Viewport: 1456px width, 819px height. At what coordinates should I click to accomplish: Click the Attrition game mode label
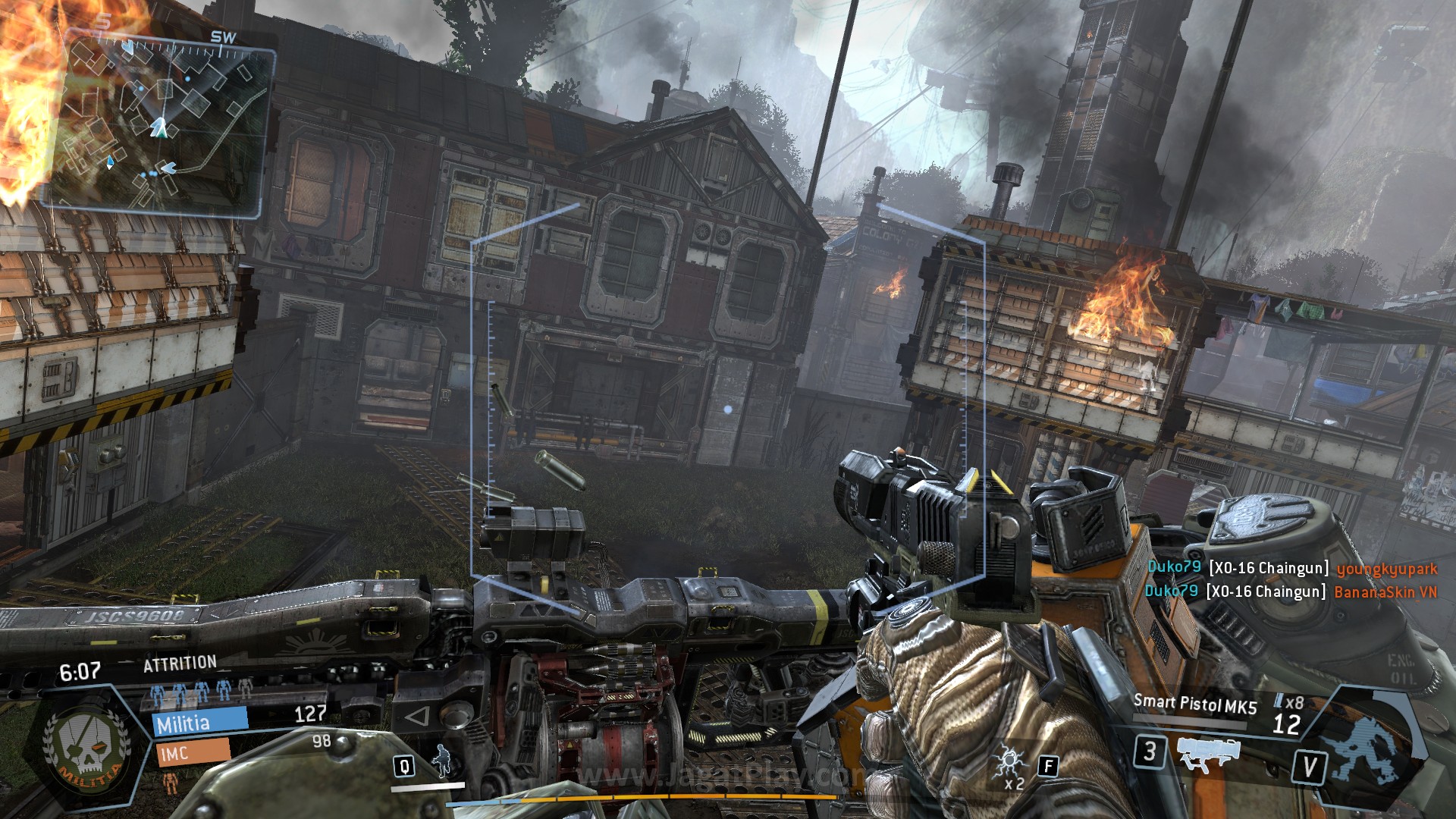tap(180, 664)
